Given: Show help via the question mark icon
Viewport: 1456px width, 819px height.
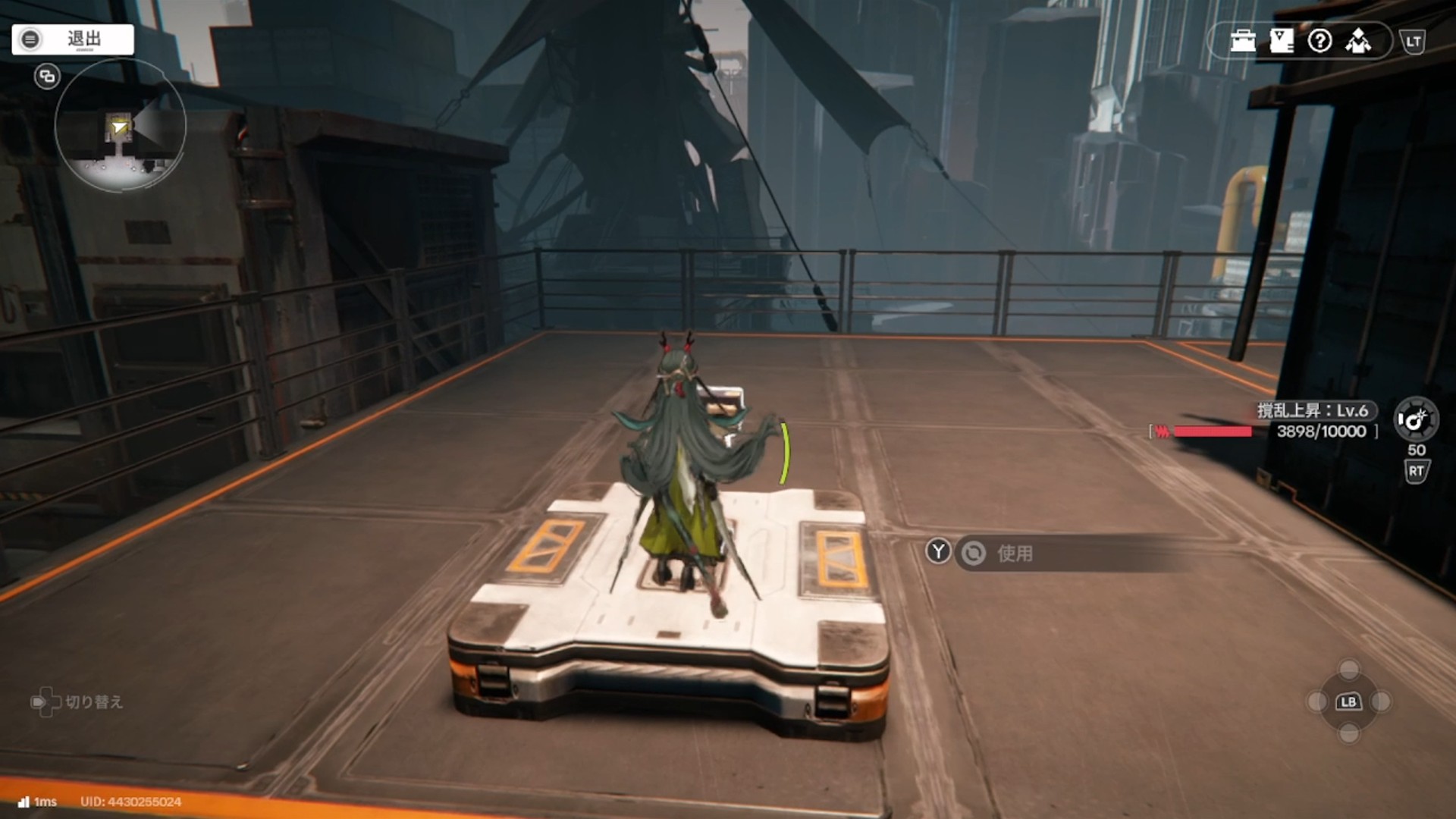Looking at the screenshot, I should pyautogui.click(x=1319, y=41).
